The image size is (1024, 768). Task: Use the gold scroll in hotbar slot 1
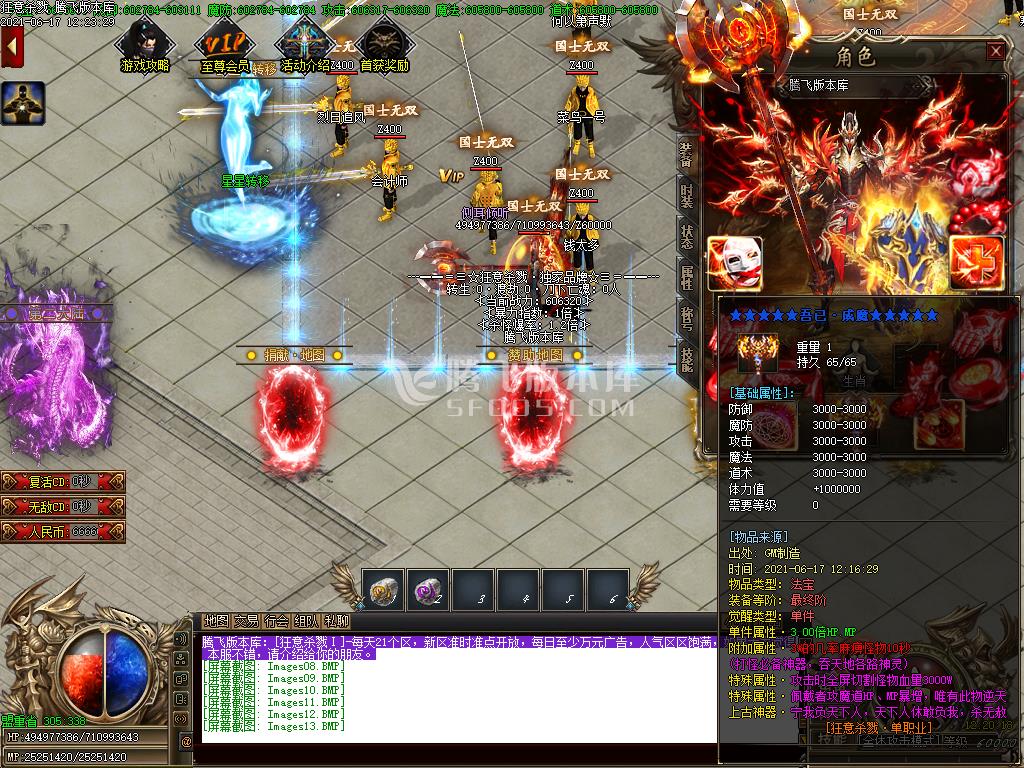click(383, 589)
